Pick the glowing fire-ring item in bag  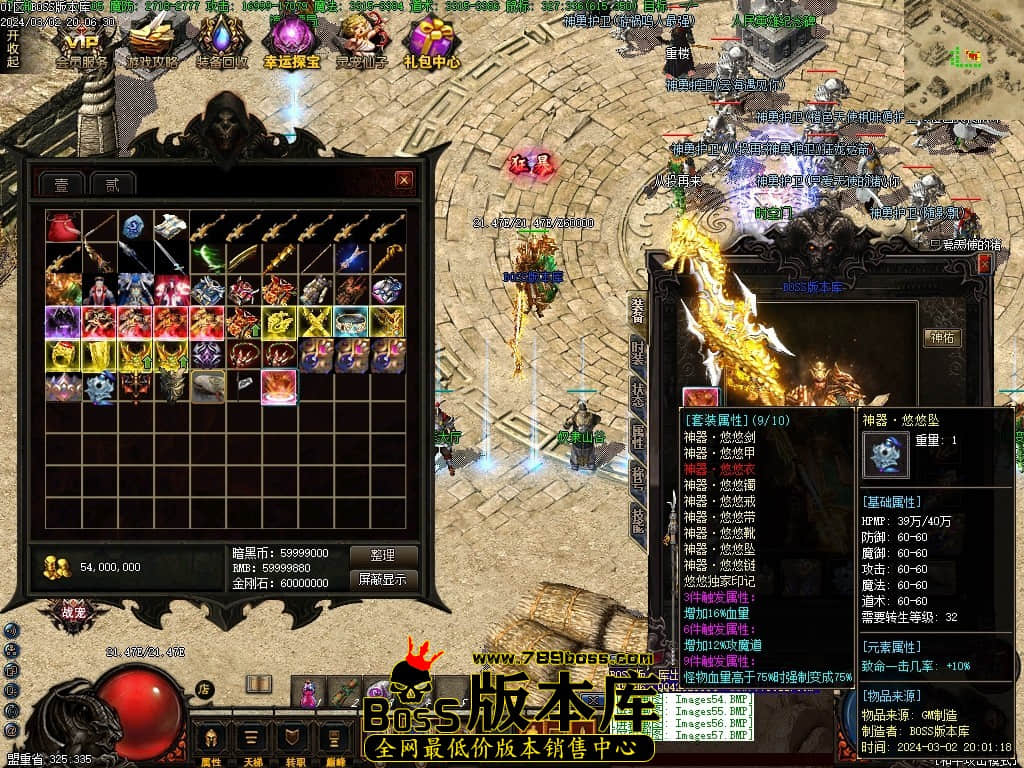click(x=279, y=387)
